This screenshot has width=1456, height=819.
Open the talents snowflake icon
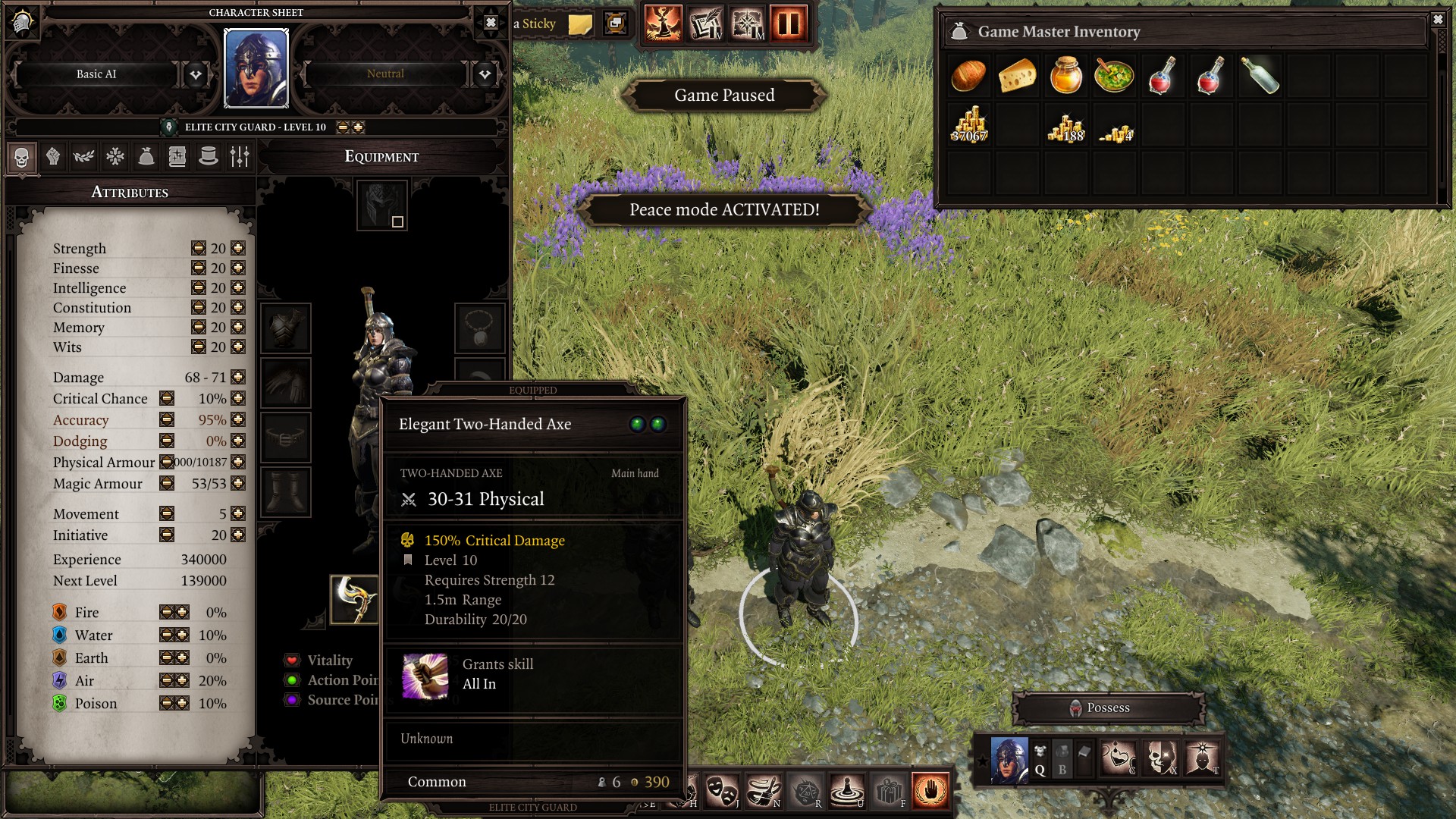[x=115, y=157]
